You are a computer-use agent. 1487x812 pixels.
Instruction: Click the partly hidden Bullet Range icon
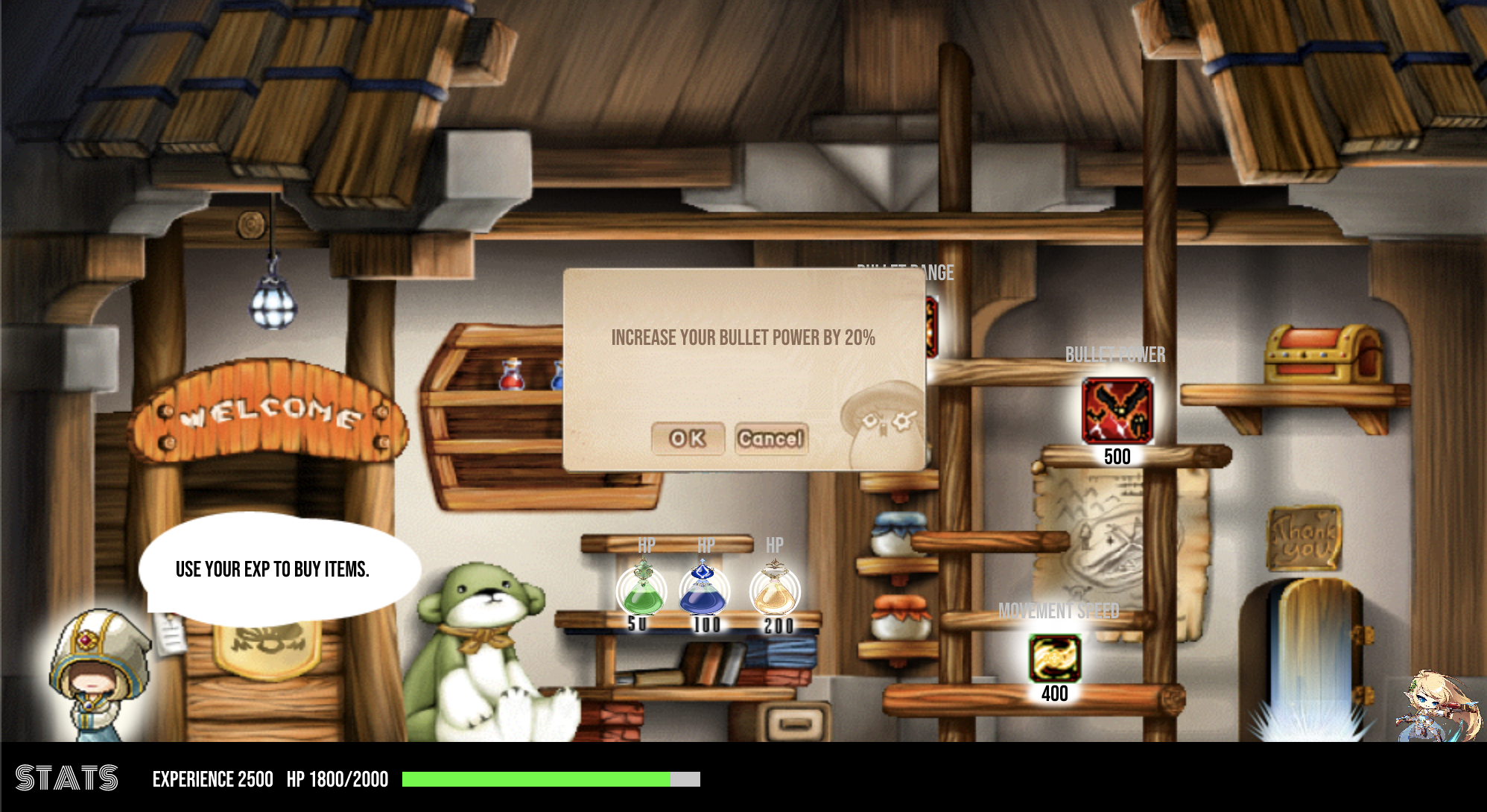(931, 326)
